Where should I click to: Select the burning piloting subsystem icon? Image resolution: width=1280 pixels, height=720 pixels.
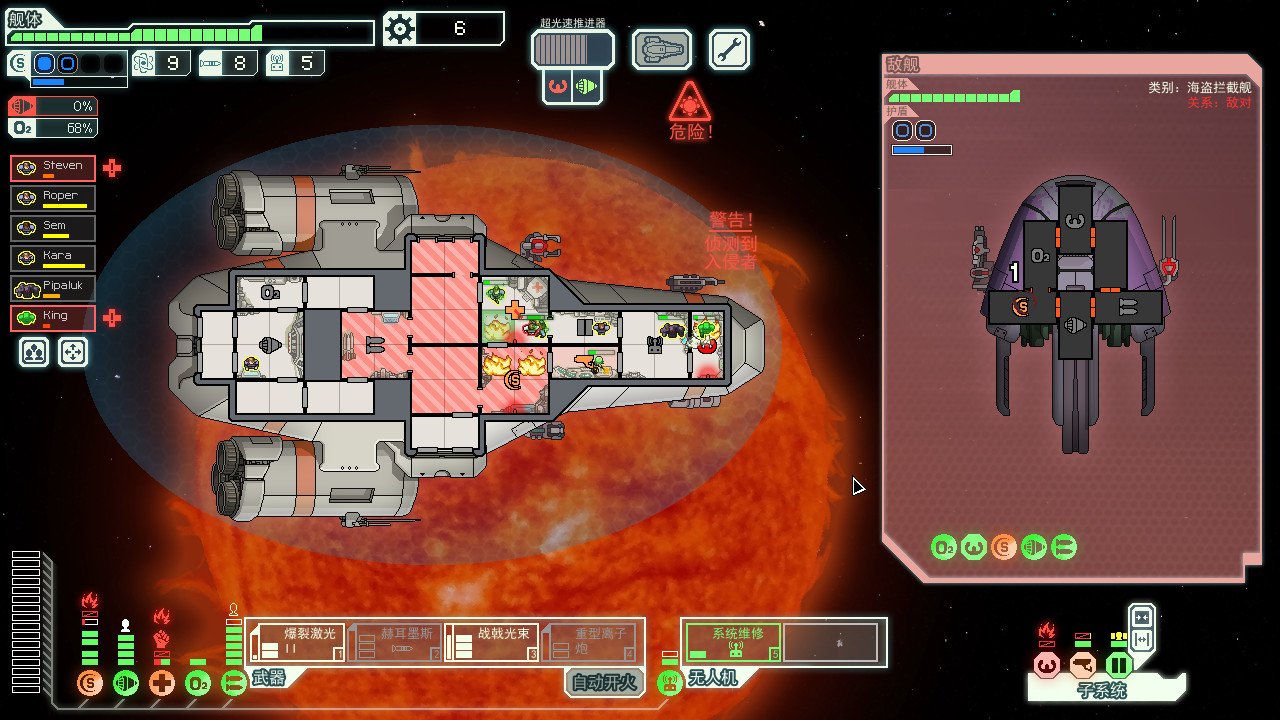(x=1046, y=663)
